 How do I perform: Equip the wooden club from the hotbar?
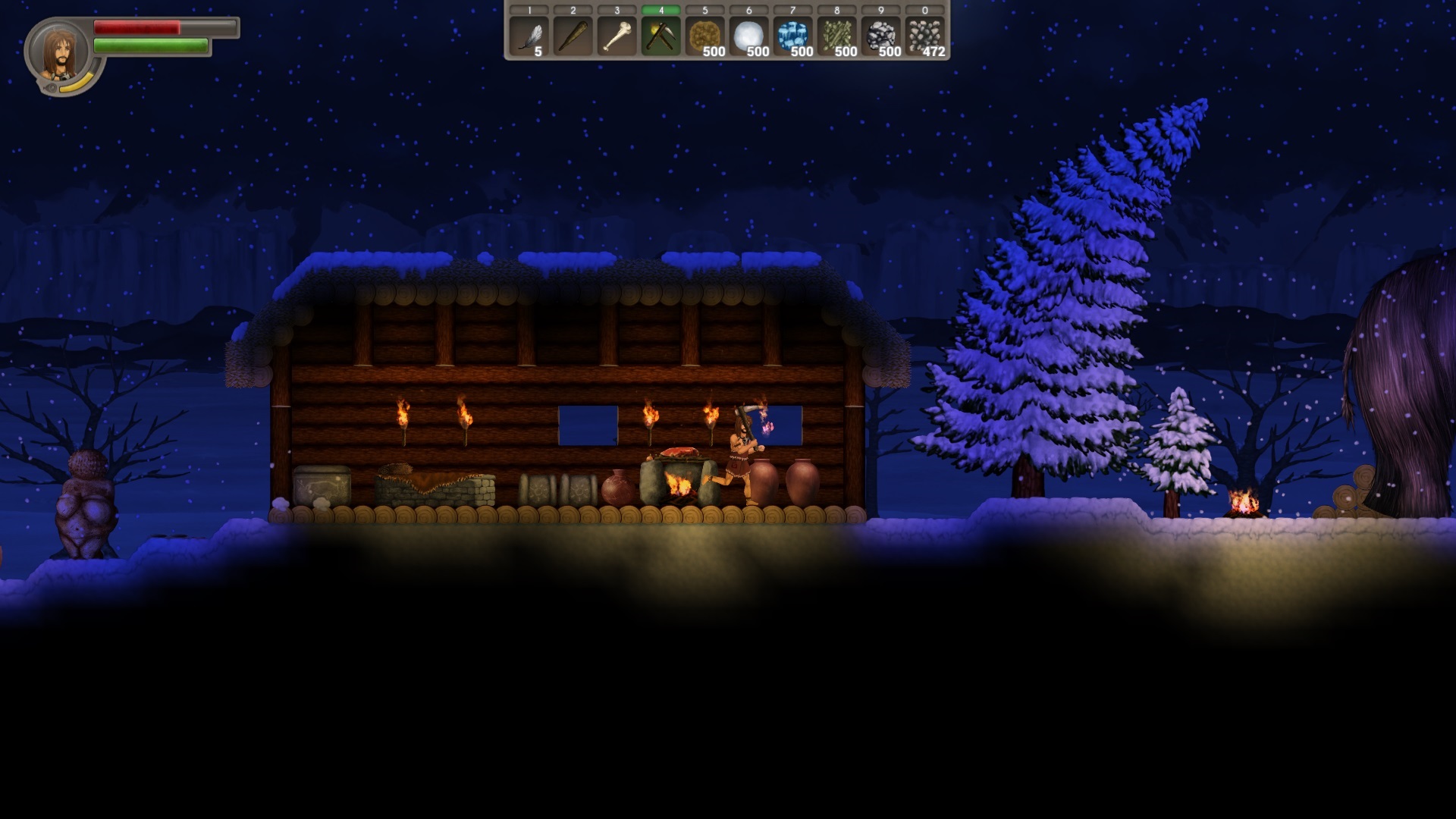pyautogui.click(x=573, y=36)
